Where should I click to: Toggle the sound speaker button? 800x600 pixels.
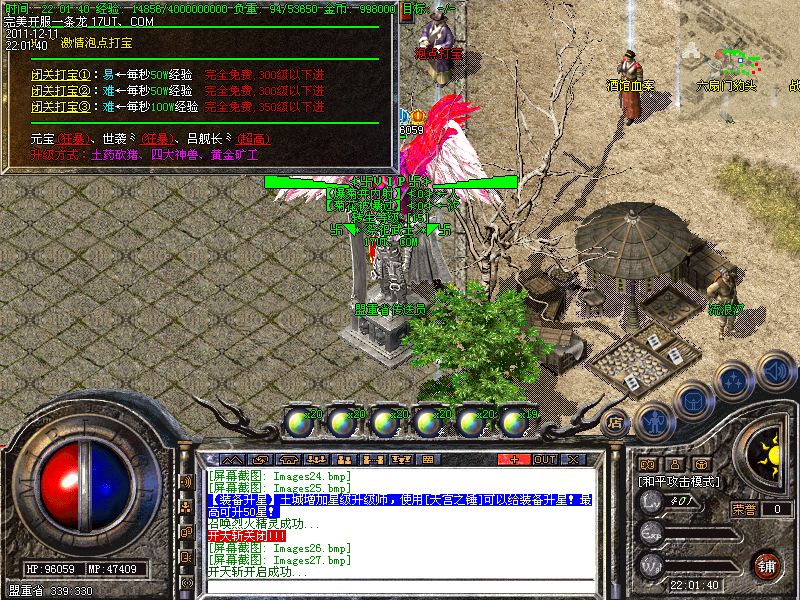[x=775, y=371]
